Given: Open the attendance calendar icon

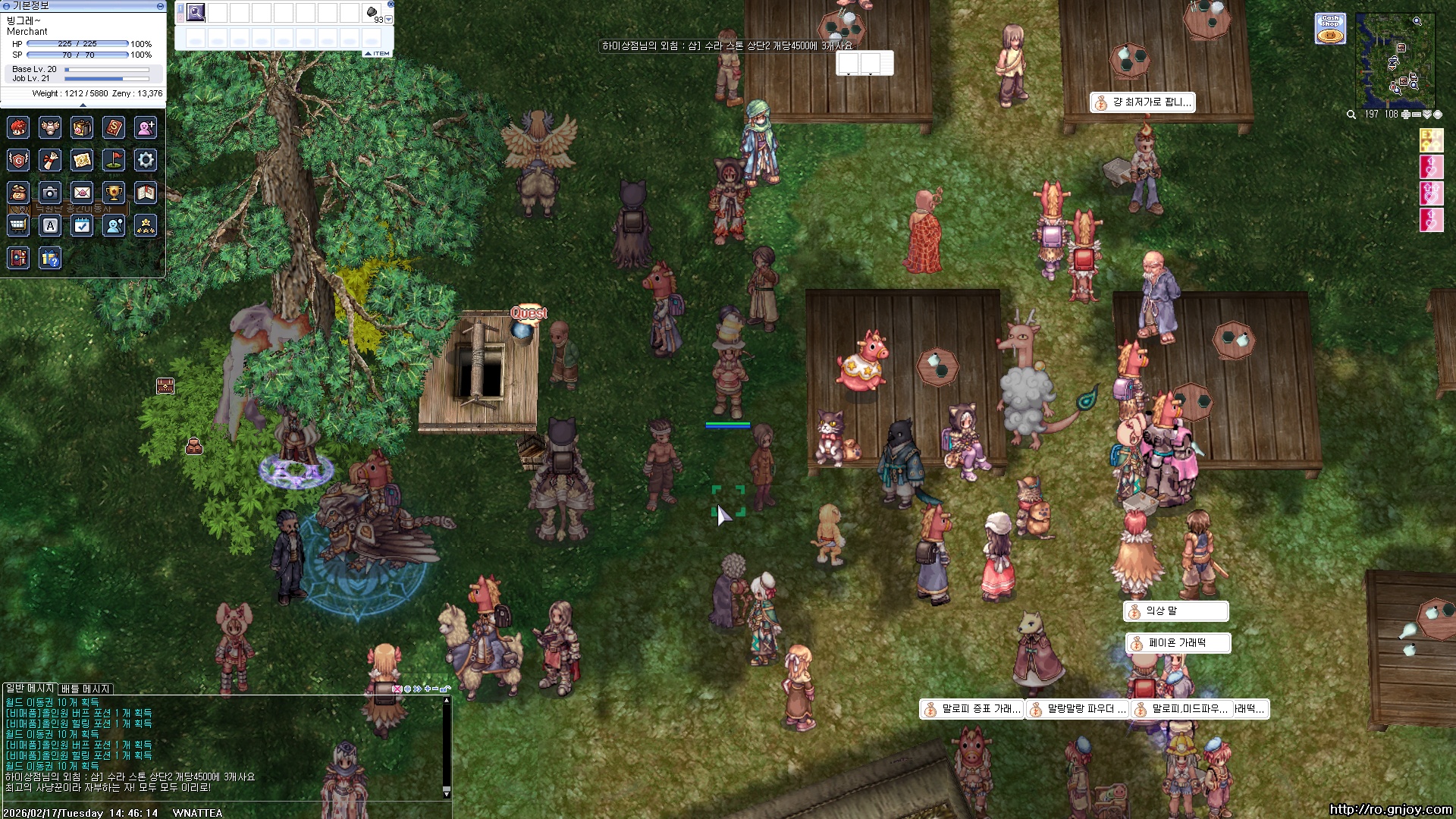Looking at the screenshot, I should 82,225.
